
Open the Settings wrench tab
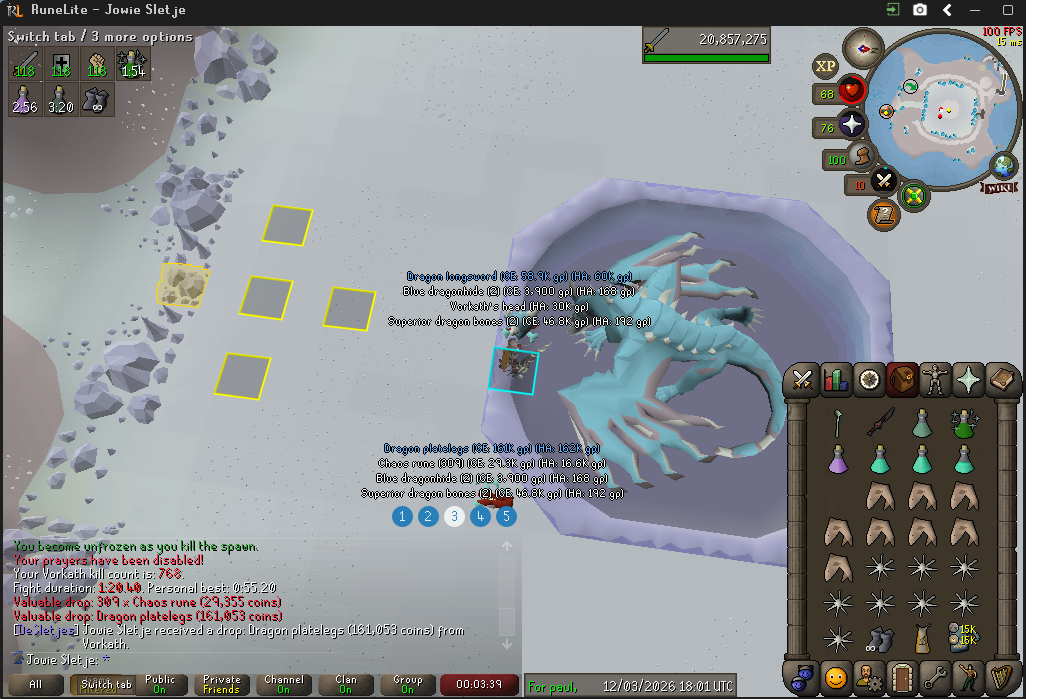[935, 677]
